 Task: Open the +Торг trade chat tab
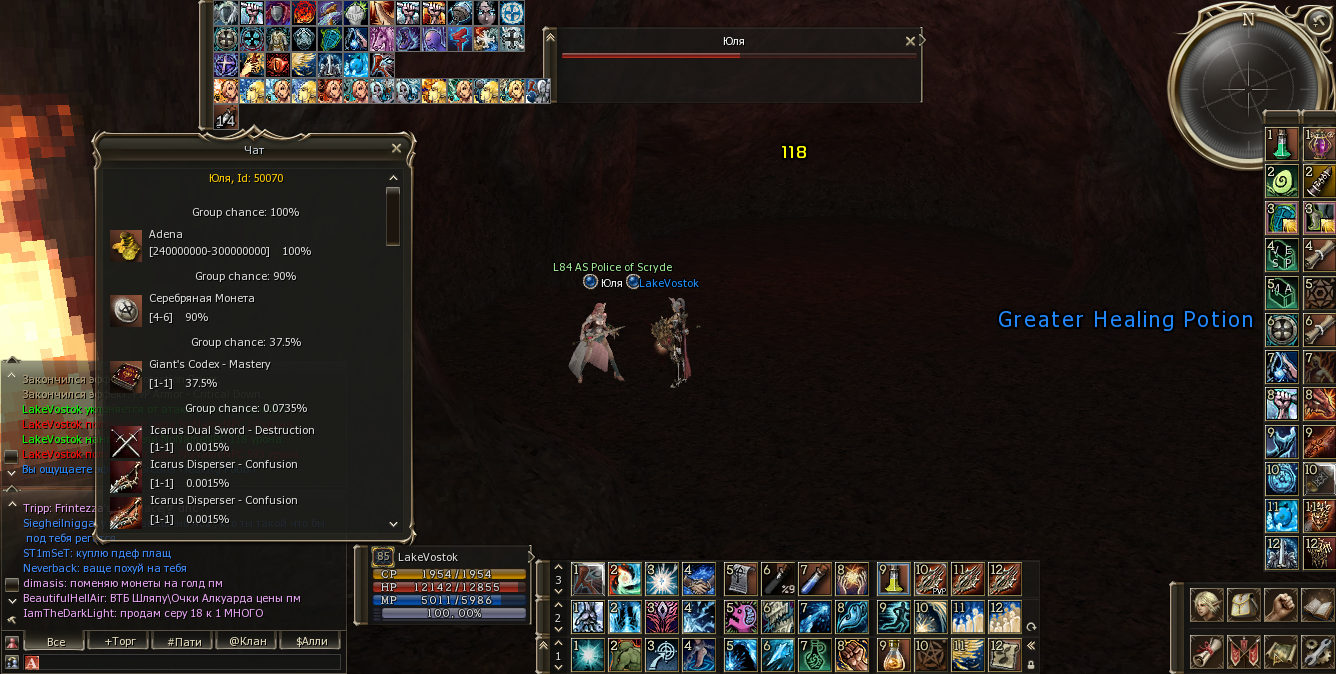(118, 641)
